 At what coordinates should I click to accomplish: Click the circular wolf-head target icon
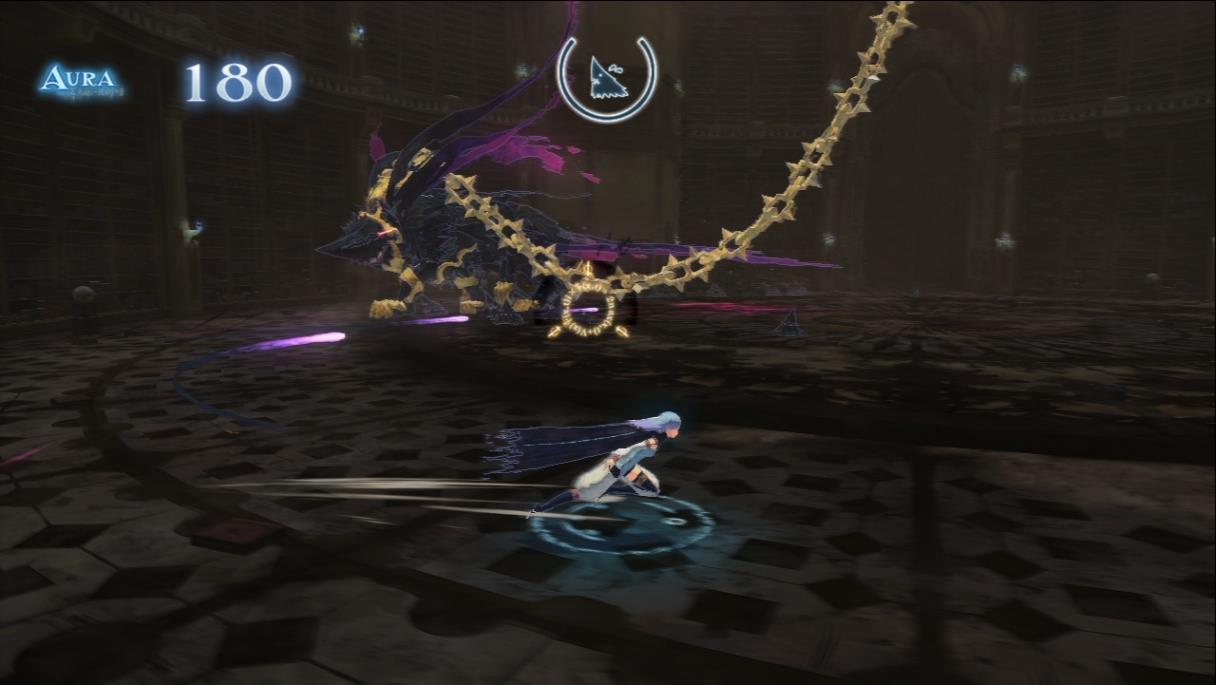pos(607,79)
